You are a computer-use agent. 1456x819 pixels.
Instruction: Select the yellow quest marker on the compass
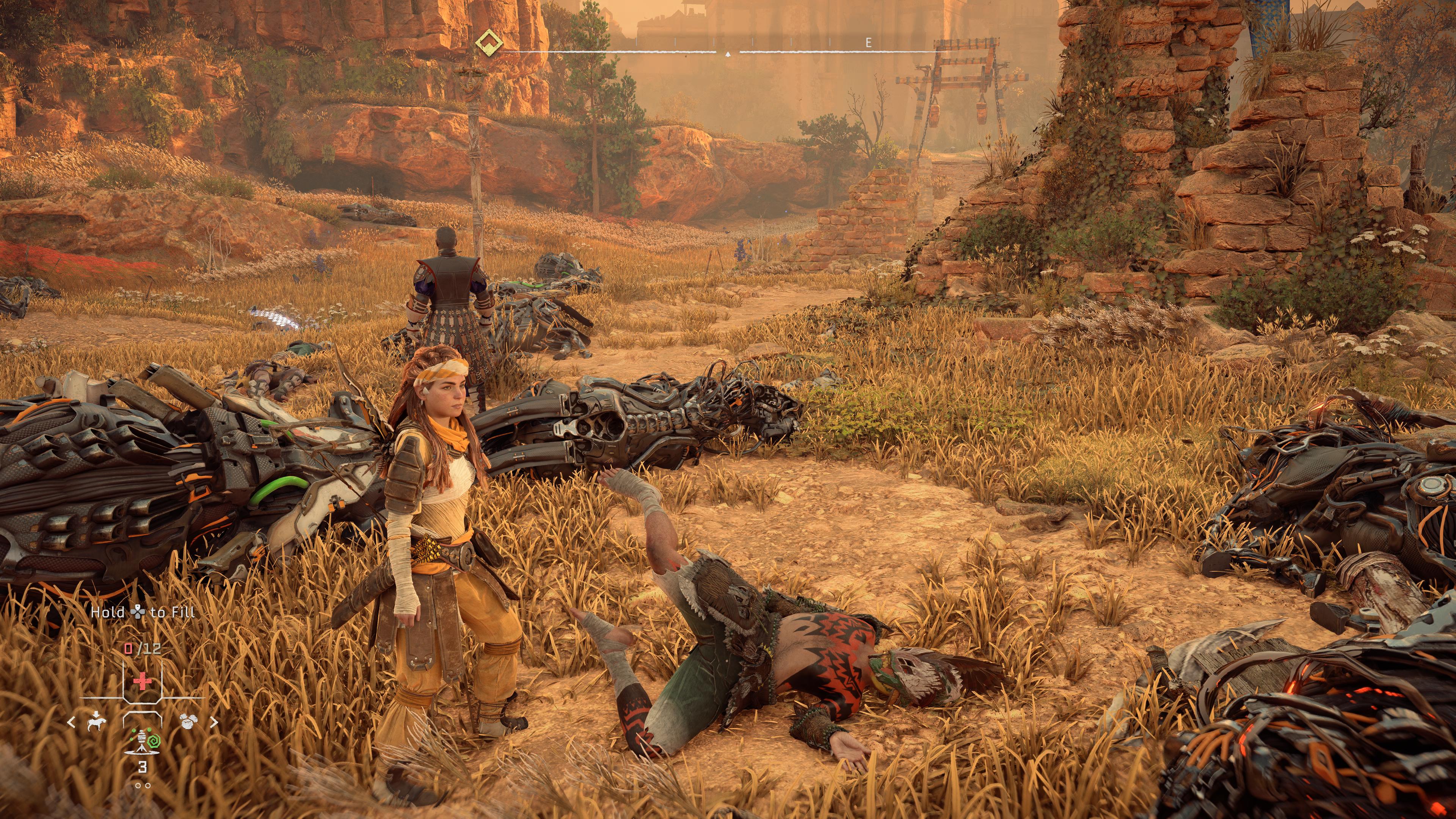[x=489, y=42]
